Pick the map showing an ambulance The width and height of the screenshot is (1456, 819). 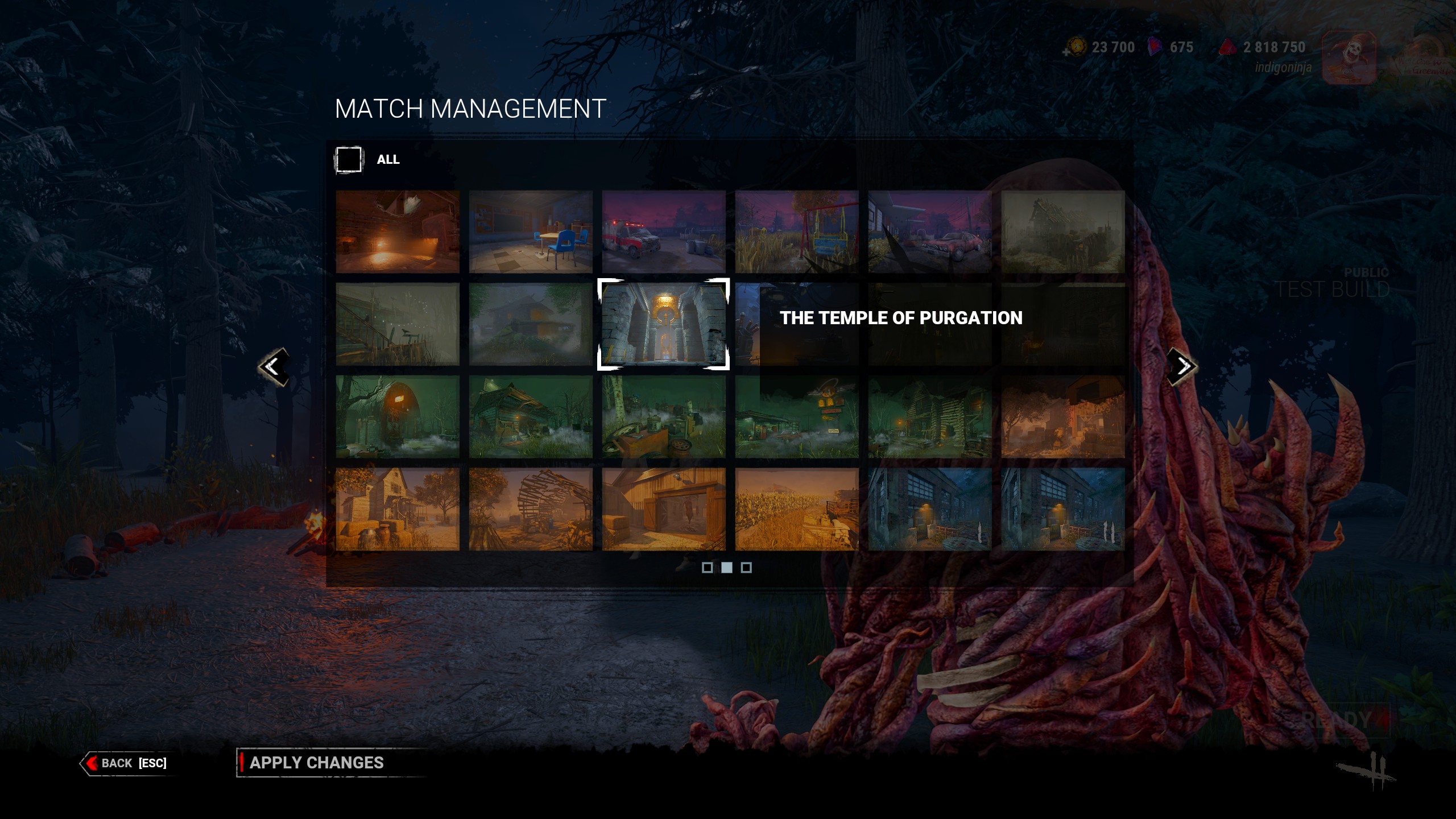(x=663, y=231)
